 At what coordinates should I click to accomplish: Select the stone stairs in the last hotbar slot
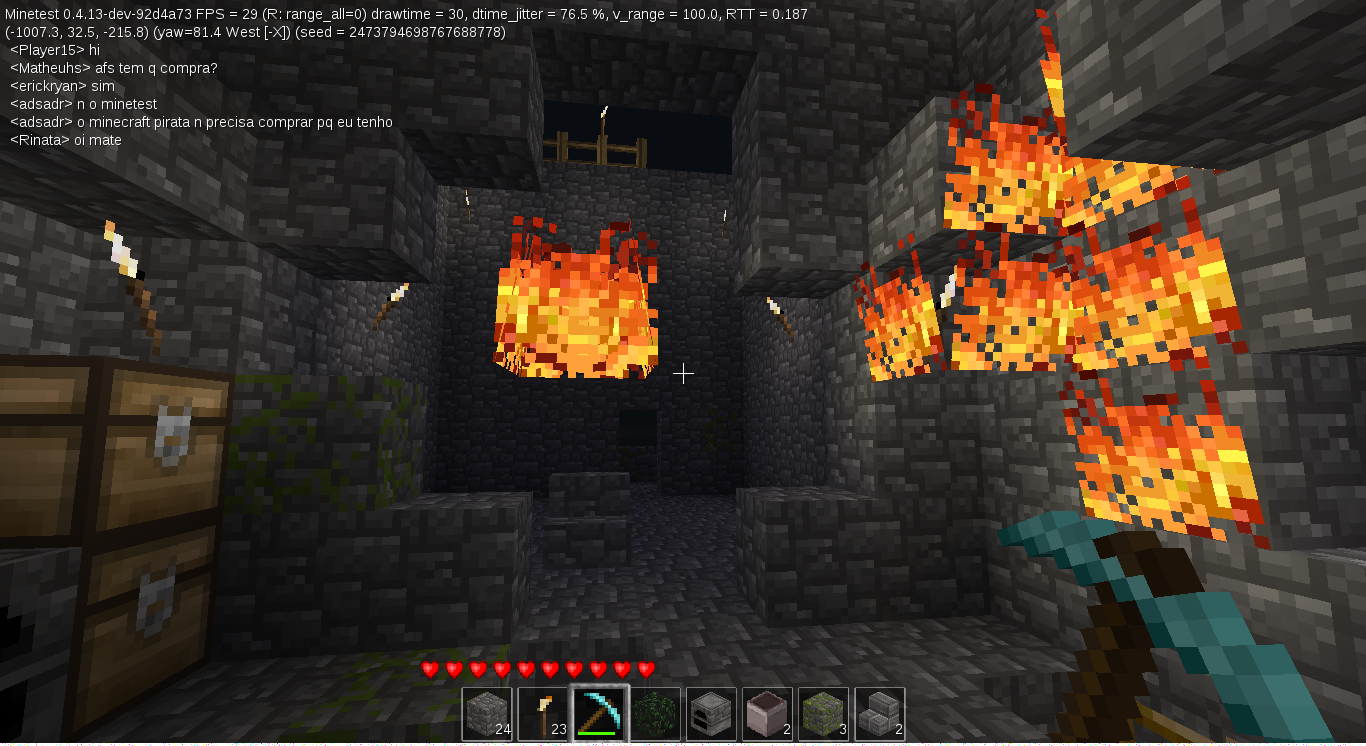coord(879,711)
